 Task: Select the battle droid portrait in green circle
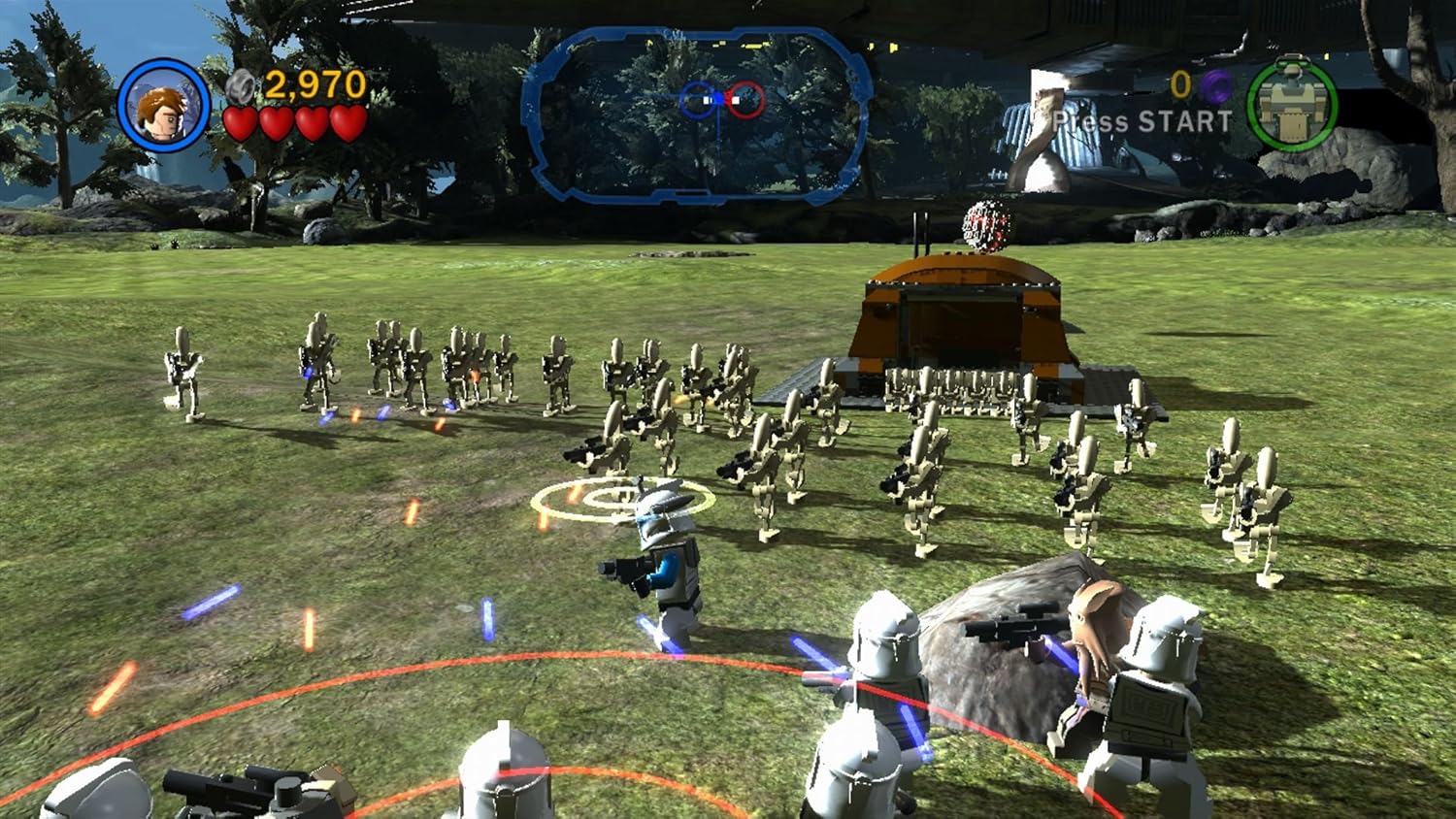1291,107
